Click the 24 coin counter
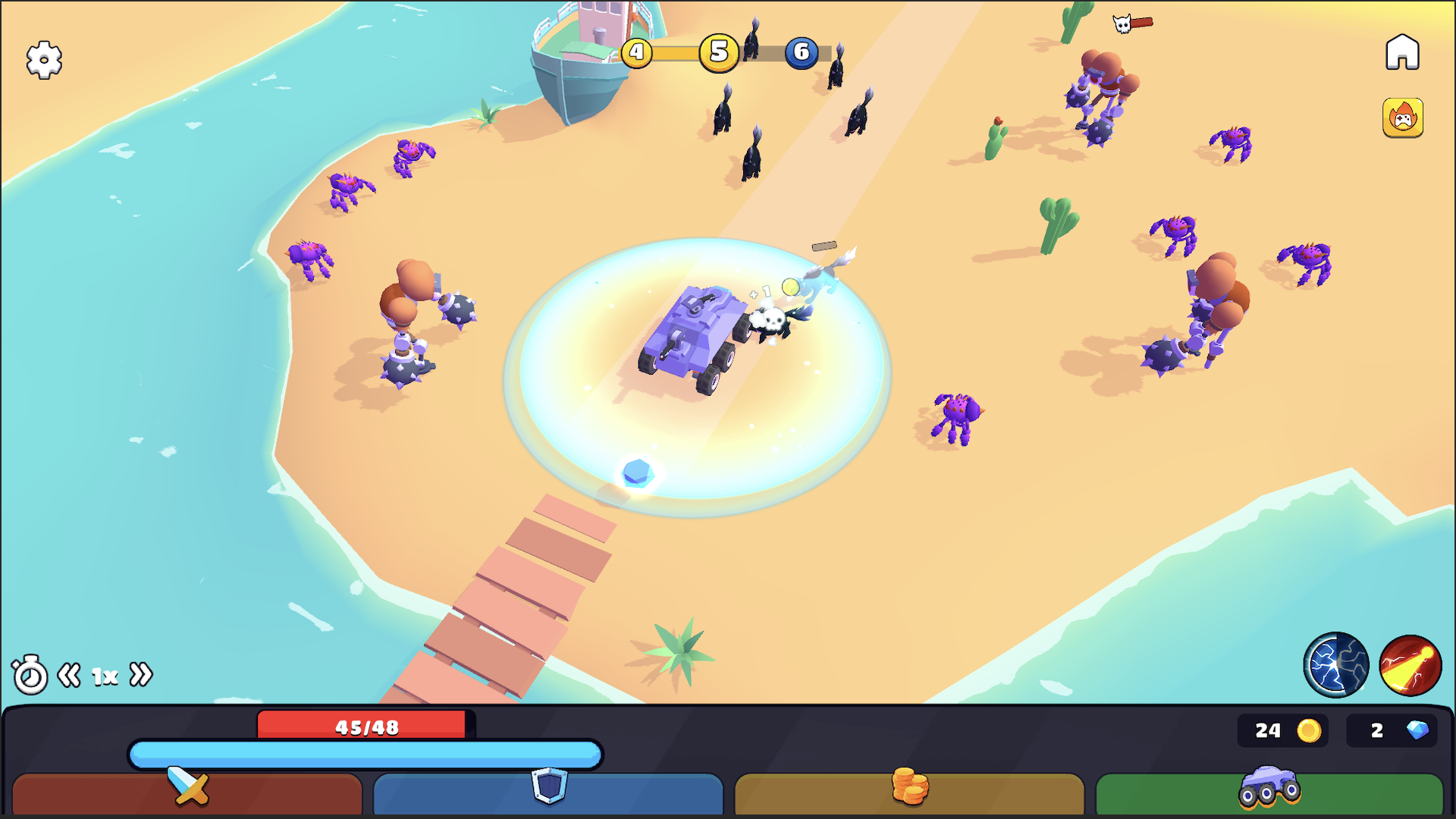Viewport: 1456px width, 819px height. tap(1282, 731)
